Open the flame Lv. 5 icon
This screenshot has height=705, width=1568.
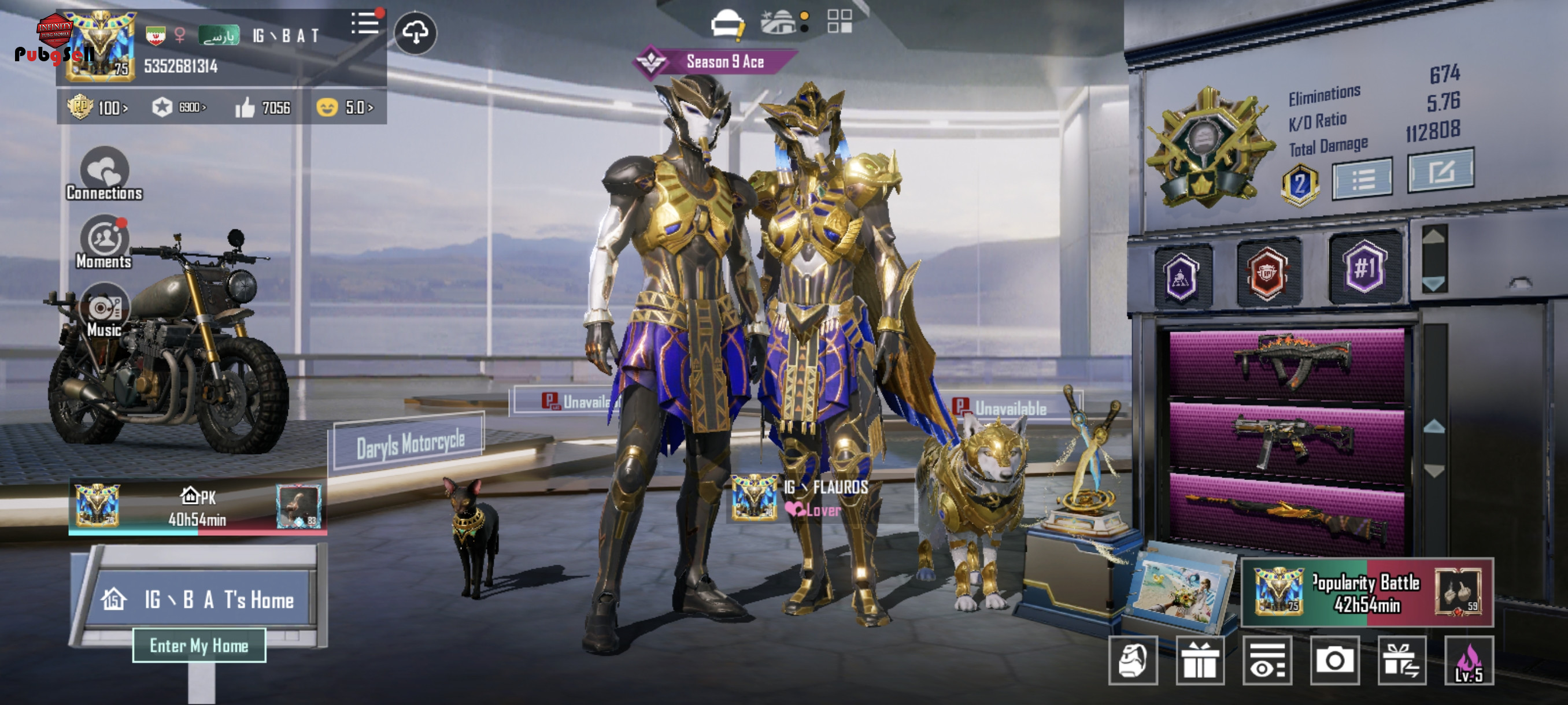(1469, 660)
